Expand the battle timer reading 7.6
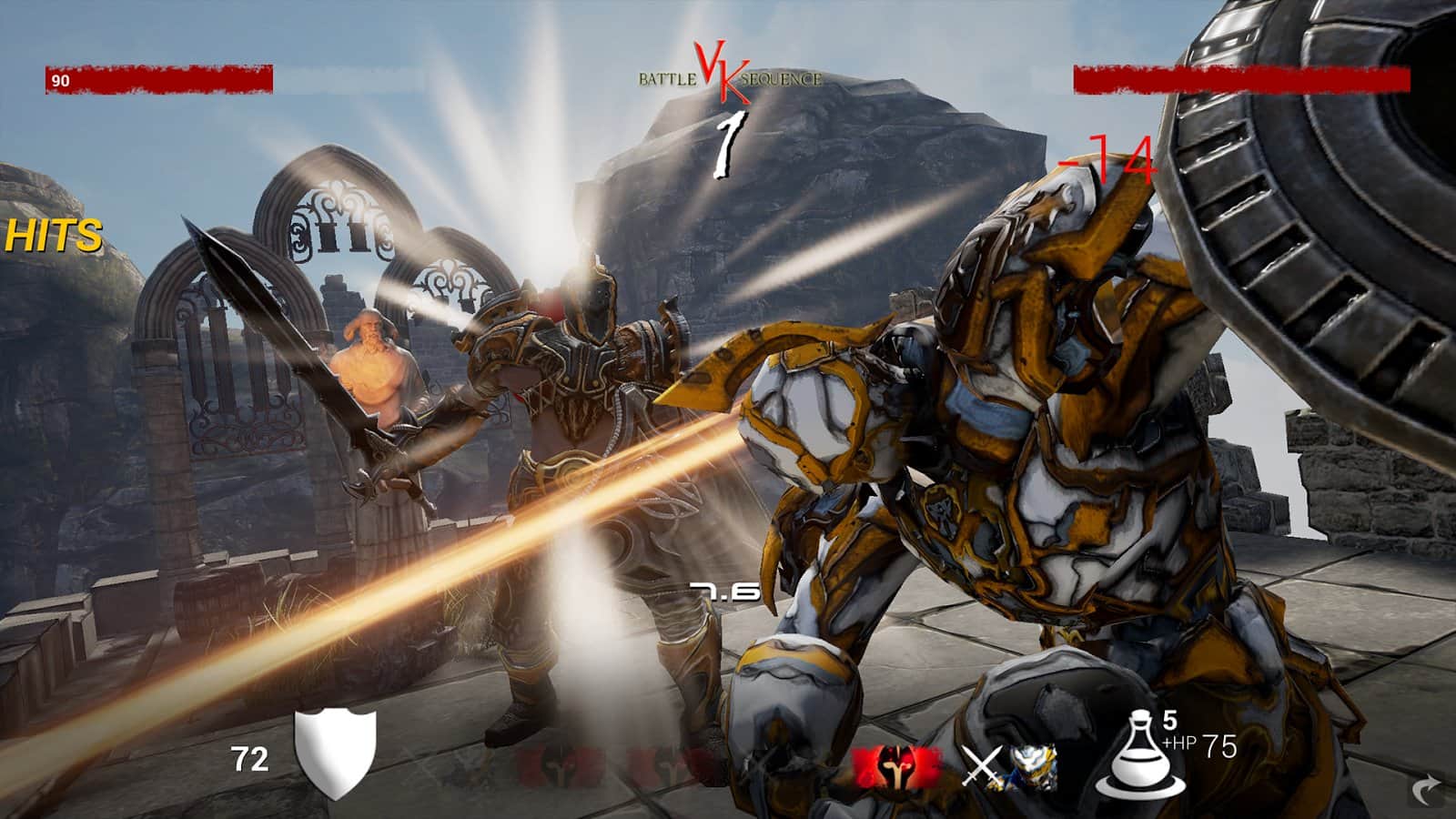 (x=723, y=591)
